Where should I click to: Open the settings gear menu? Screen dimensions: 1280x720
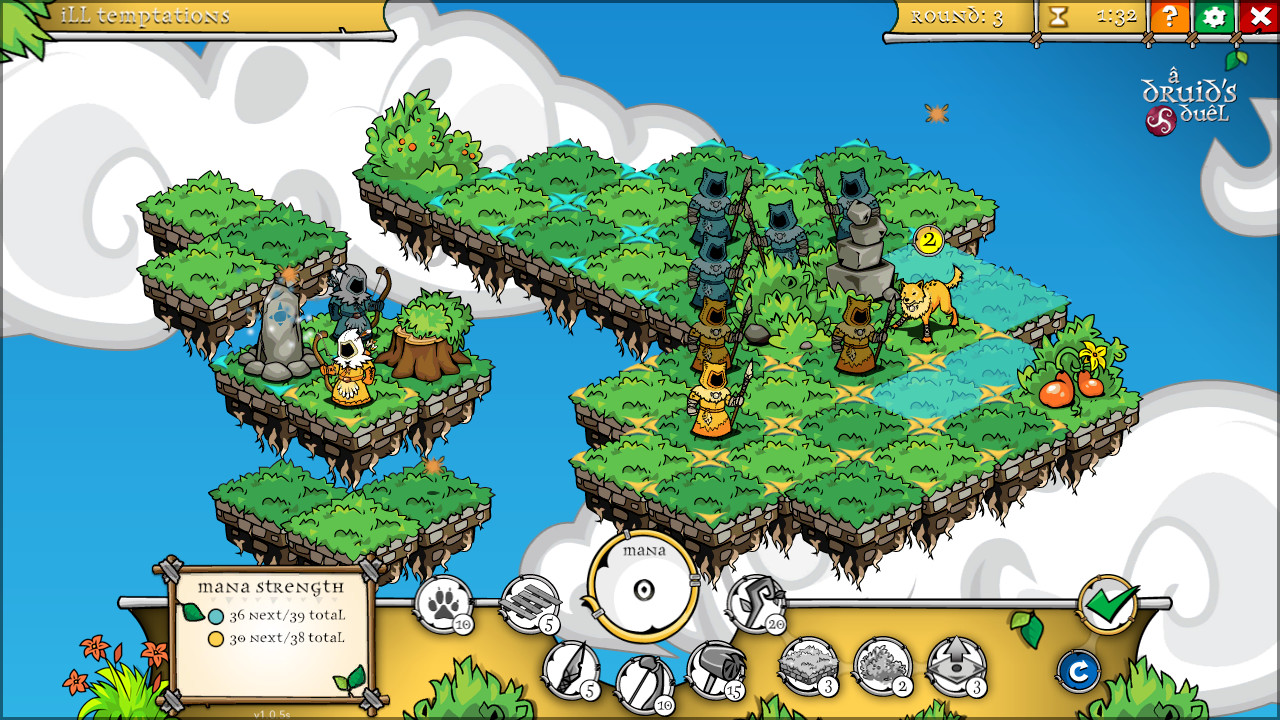[1213, 17]
